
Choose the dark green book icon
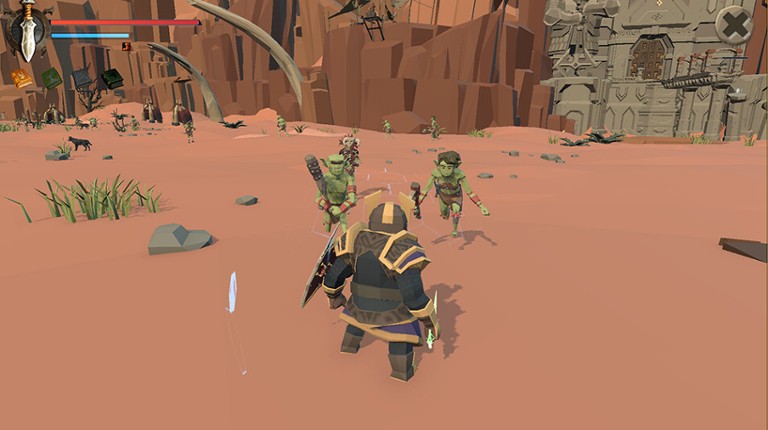pyautogui.click(x=112, y=77)
